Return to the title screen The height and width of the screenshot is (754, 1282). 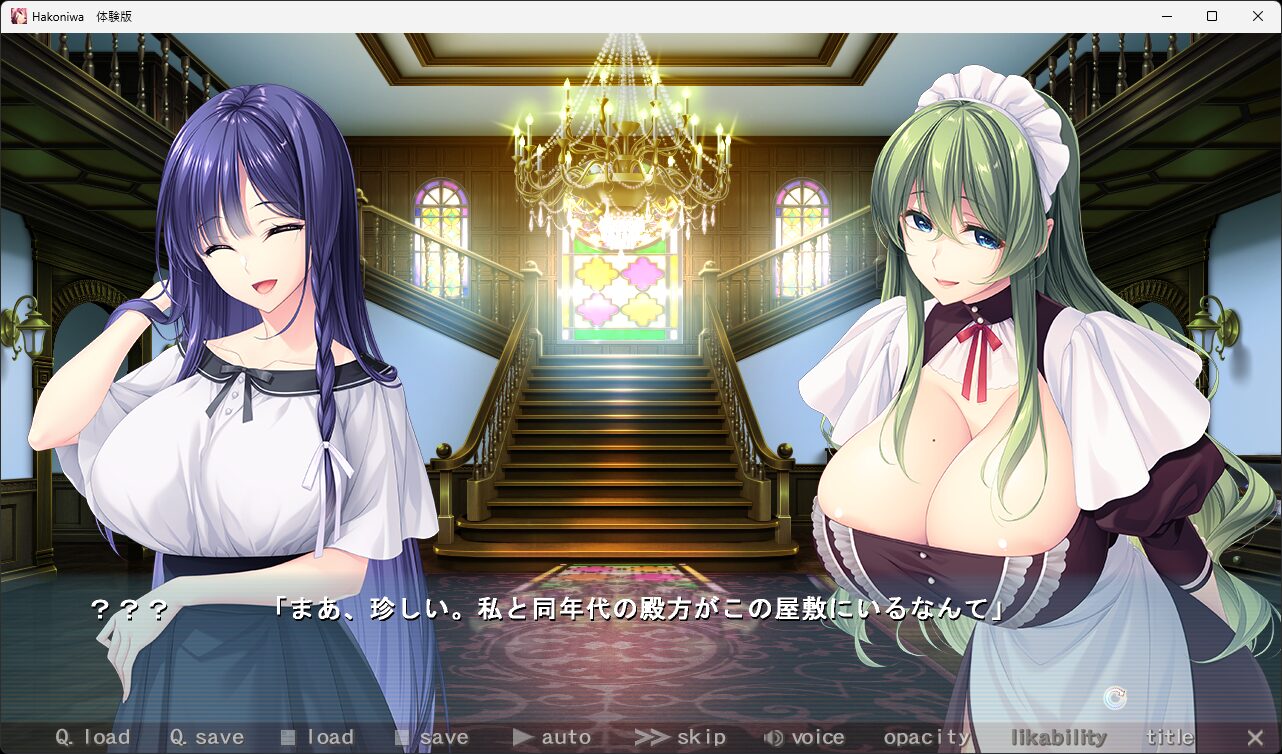coord(1169,738)
